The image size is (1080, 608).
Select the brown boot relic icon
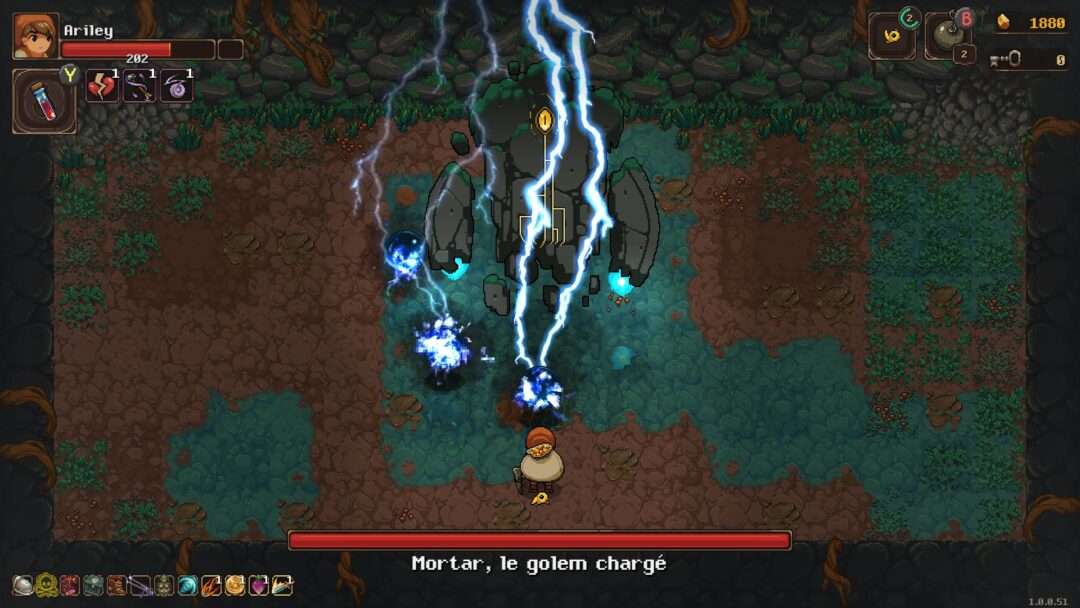117,585
